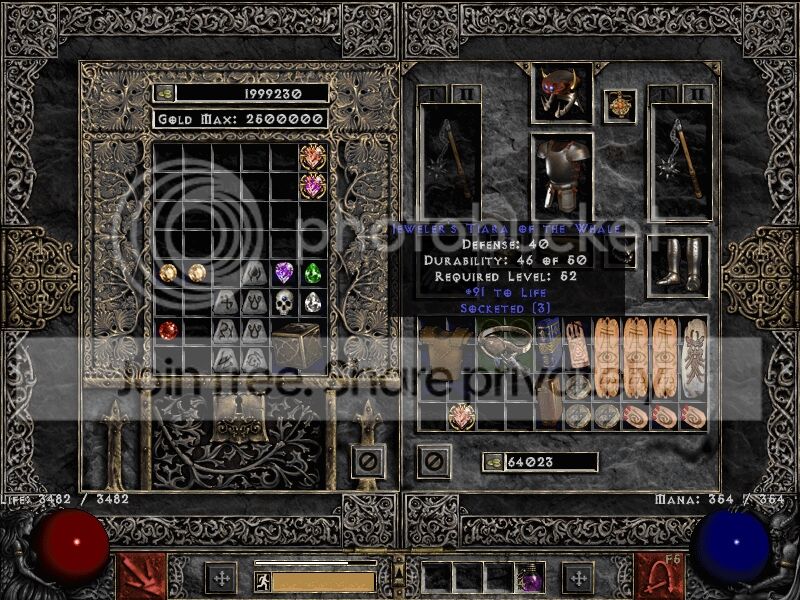
Task: Select the blue tome in the inventory
Action: coord(549,345)
